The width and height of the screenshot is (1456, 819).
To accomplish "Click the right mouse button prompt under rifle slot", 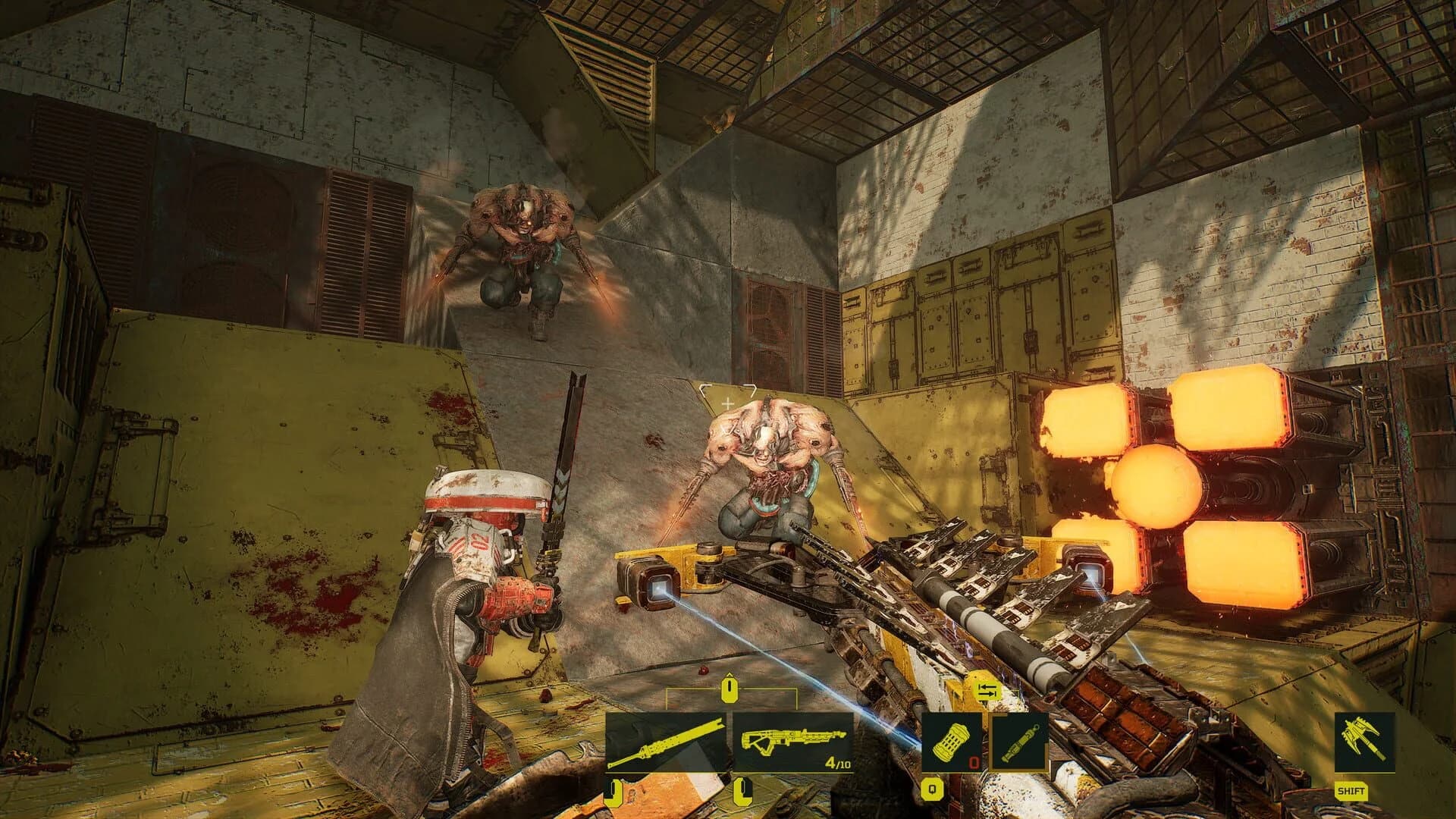I will (x=743, y=790).
